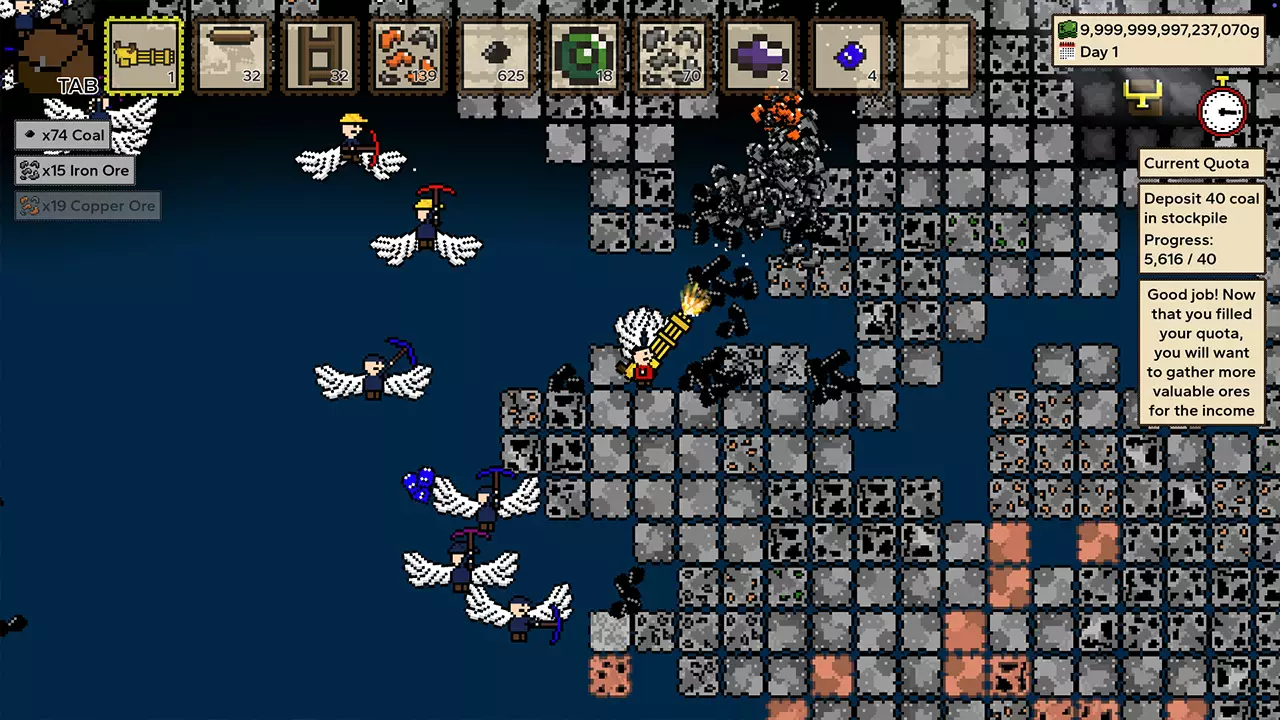Select the copper ore slot with 139
The height and width of the screenshot is (720, 1280).
408,56
